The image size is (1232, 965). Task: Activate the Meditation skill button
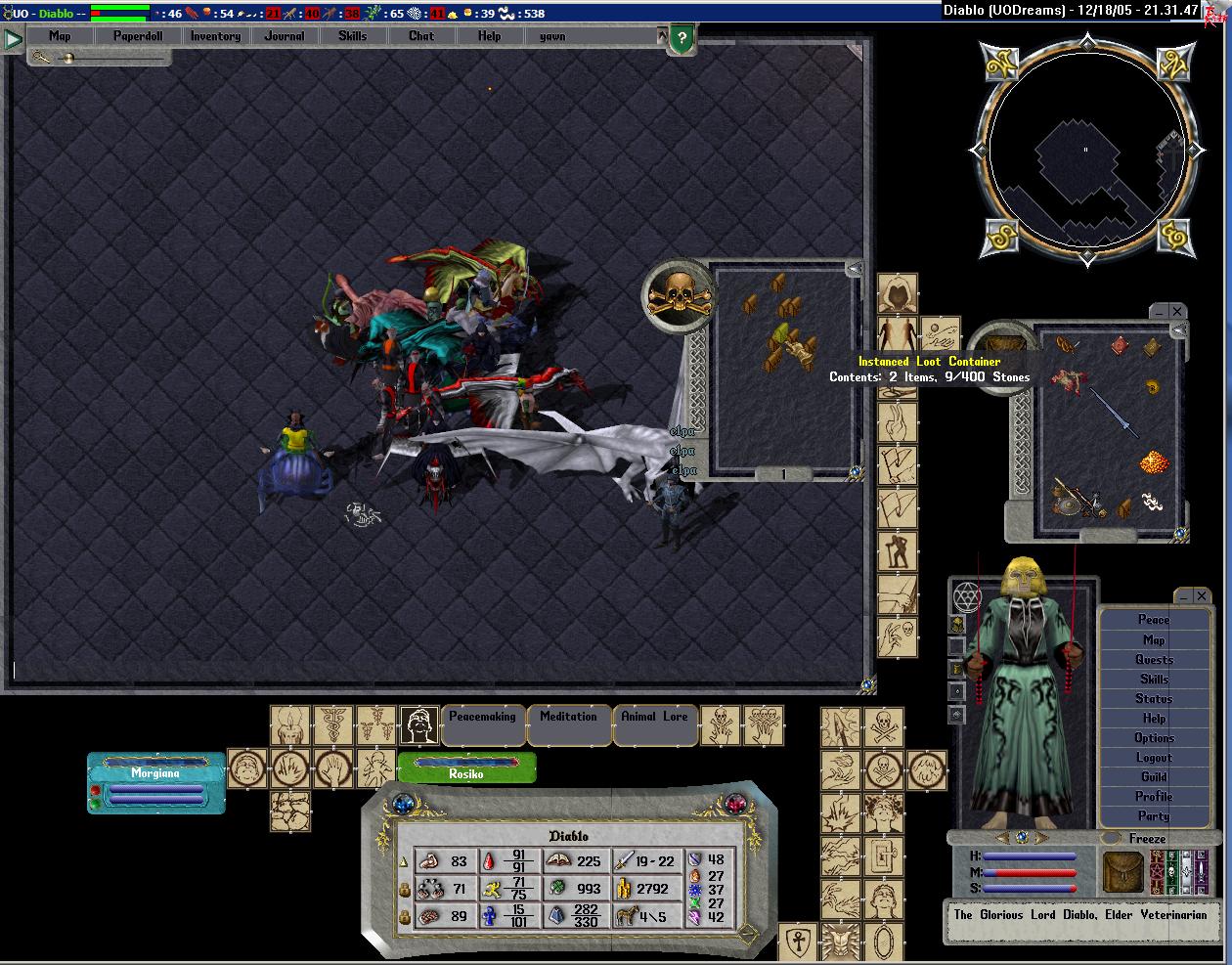pyautogui.click(x=568, y=718)
